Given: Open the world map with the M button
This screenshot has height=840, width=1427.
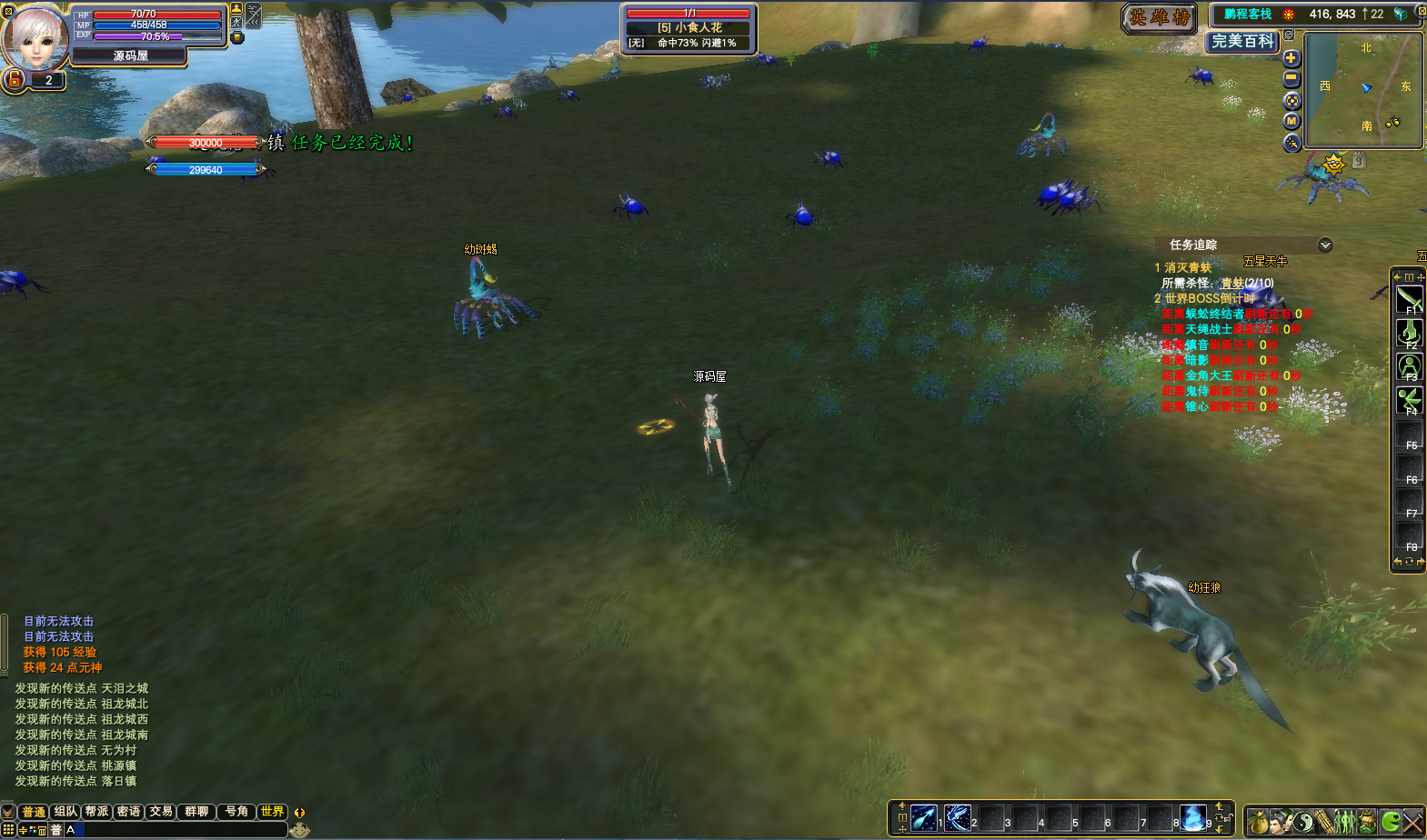Looking at the screenshot, I should 1291,121.
